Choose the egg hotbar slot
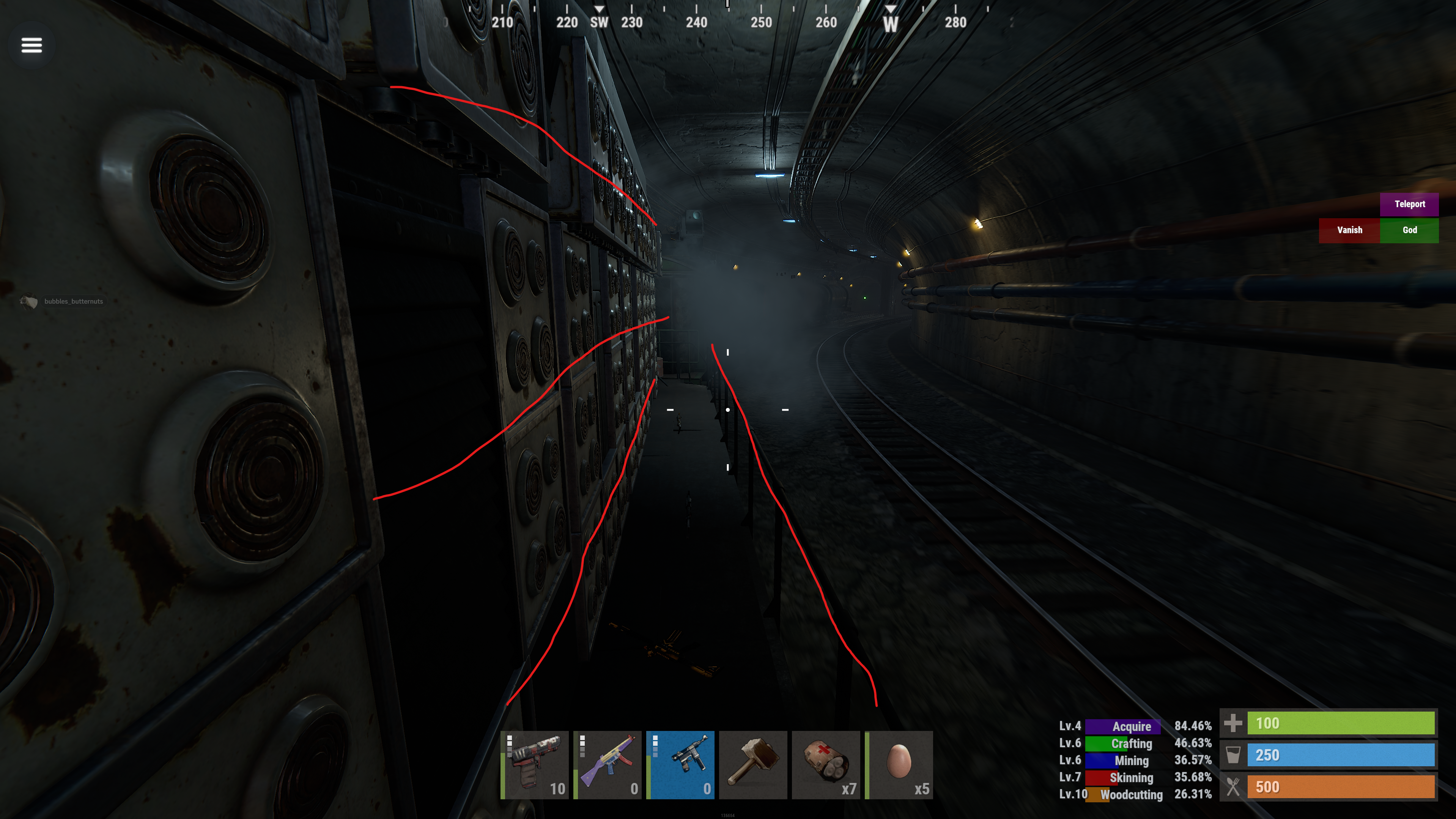The image size is (1456, 819). coord(899,765)
